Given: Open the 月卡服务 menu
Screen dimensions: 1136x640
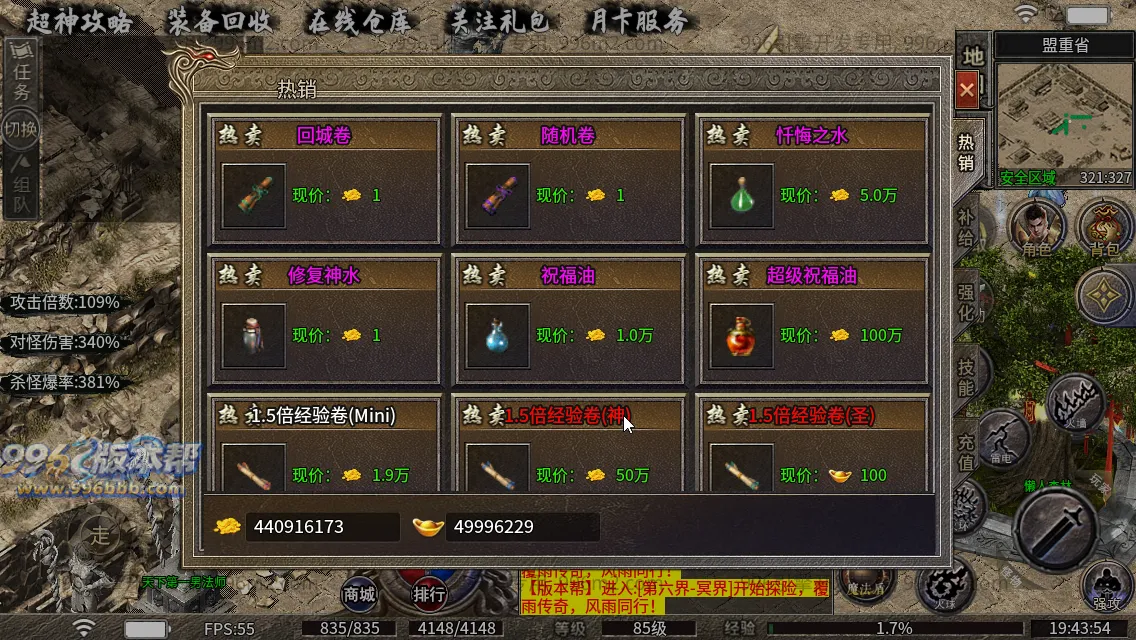Looking at the screenshot, I should pos(636,21).
